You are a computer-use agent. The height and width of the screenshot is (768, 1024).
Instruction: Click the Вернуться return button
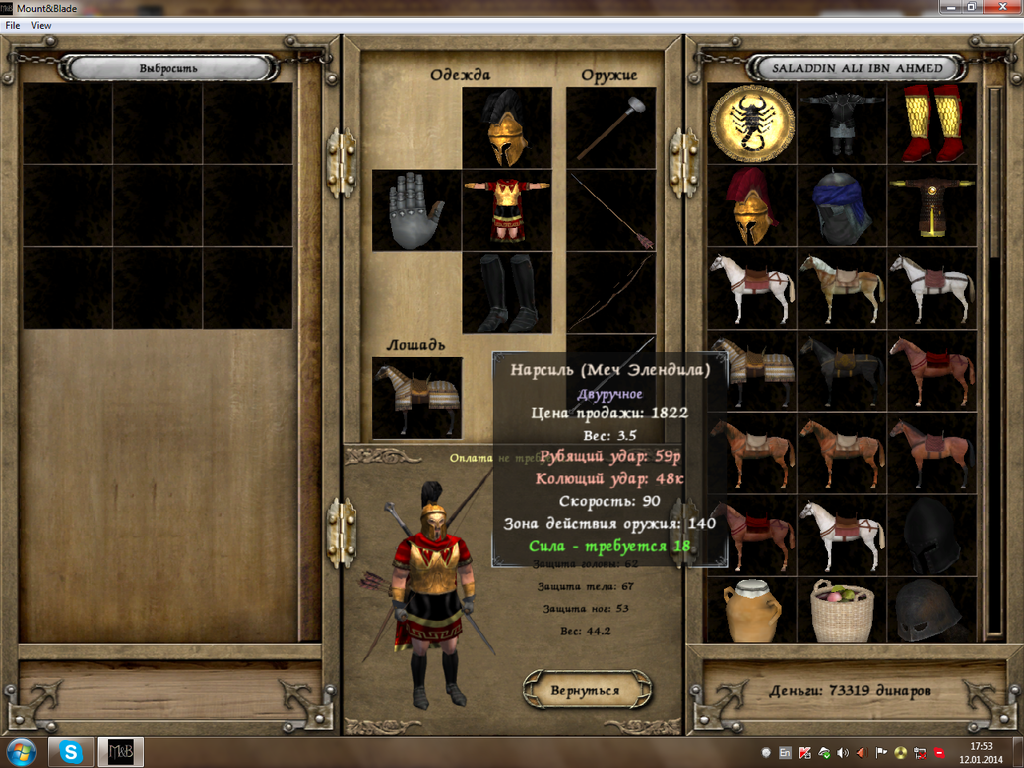click(x=585, y=690)
